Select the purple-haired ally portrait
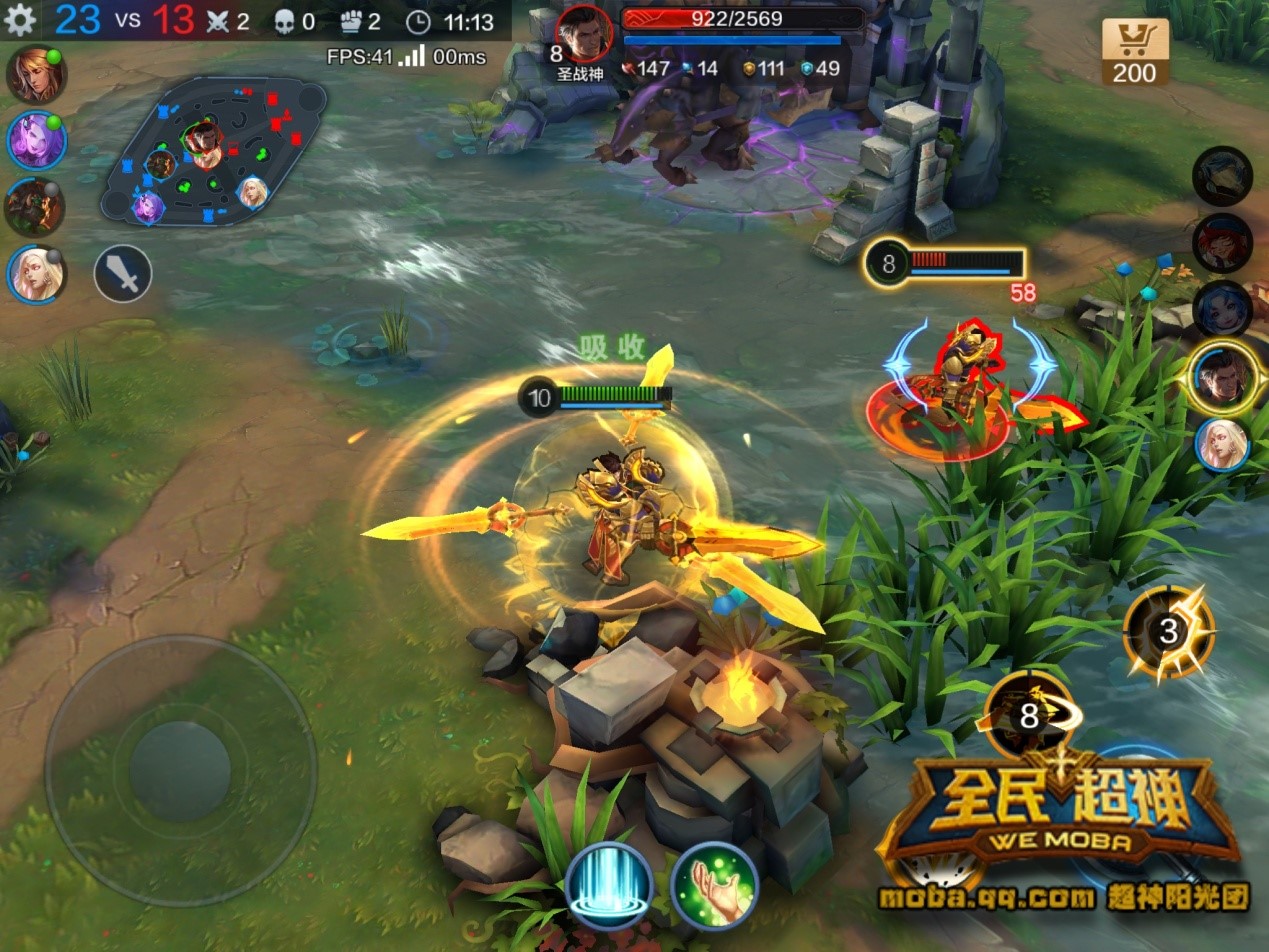Screen dimensions: 1269x952 pyautogui.click(x=36, y=141)
